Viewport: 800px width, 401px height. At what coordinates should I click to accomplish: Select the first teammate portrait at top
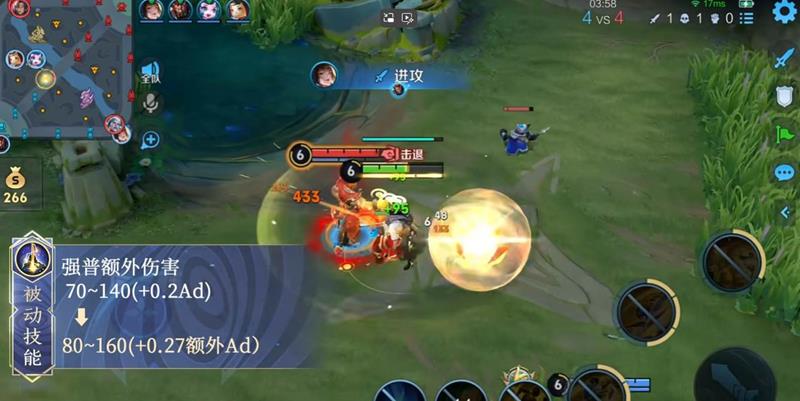point(151,10)
